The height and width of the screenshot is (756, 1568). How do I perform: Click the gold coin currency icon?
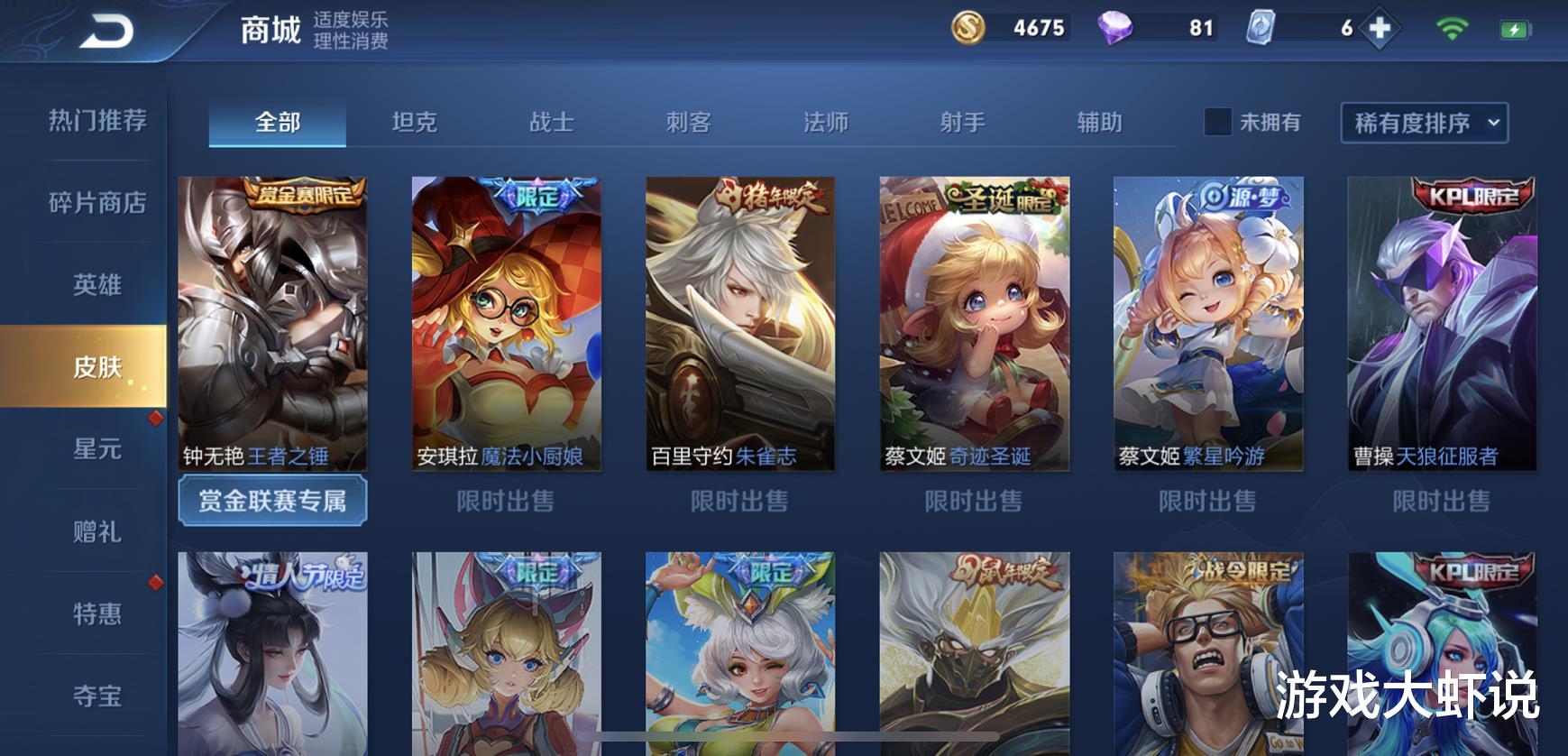(x=970, y=30)
